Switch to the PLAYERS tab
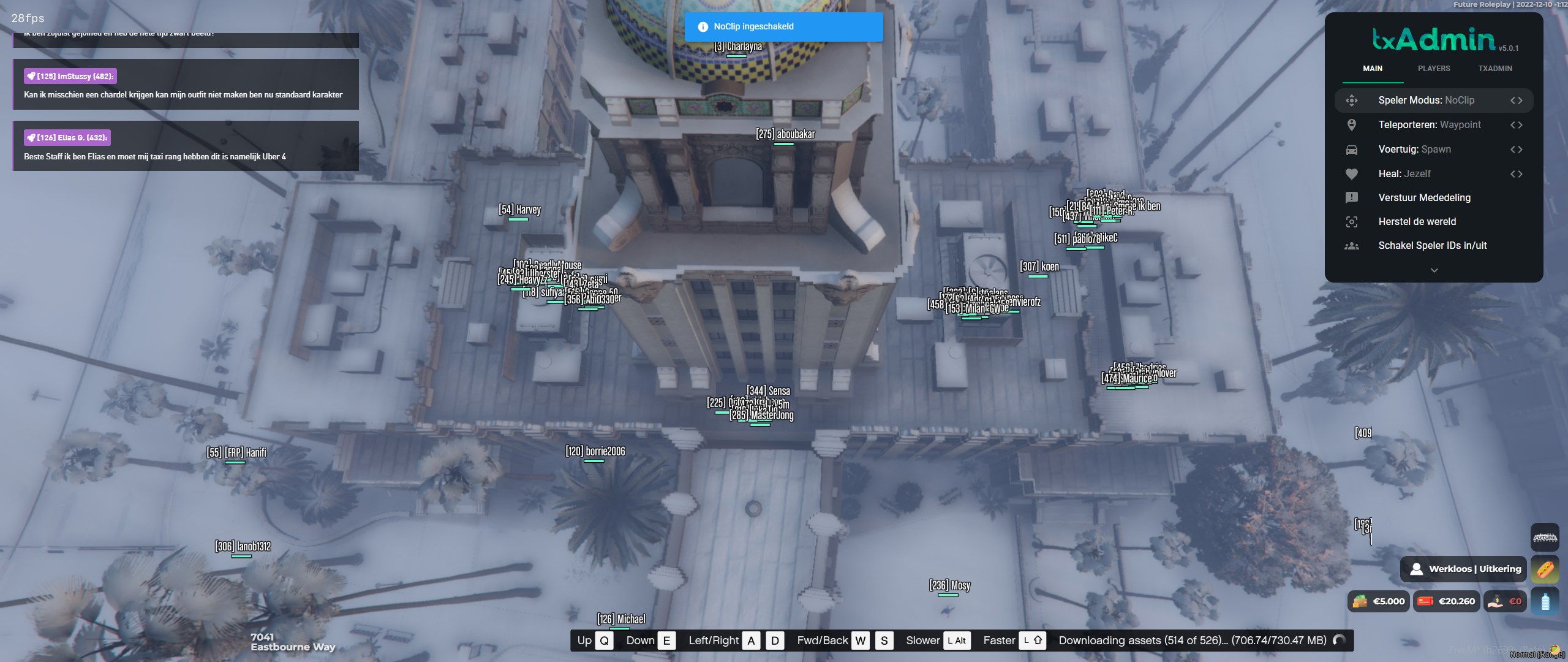This screenshot has width=1568, height=662. (1433, 69)
